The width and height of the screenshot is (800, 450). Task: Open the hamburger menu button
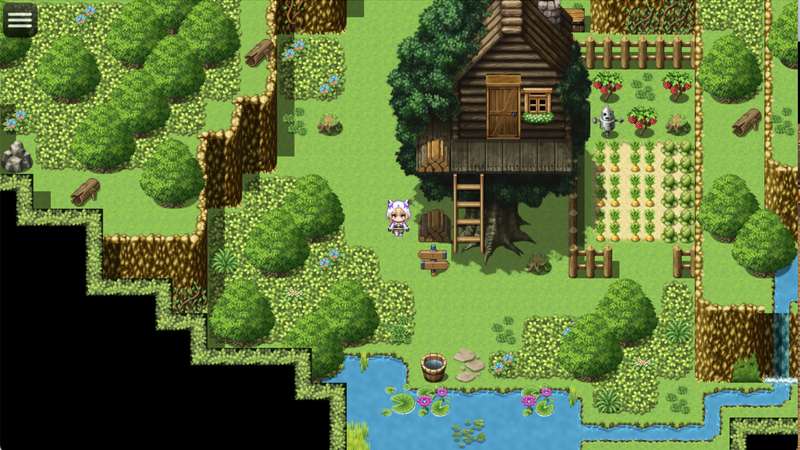click(20, 19)
